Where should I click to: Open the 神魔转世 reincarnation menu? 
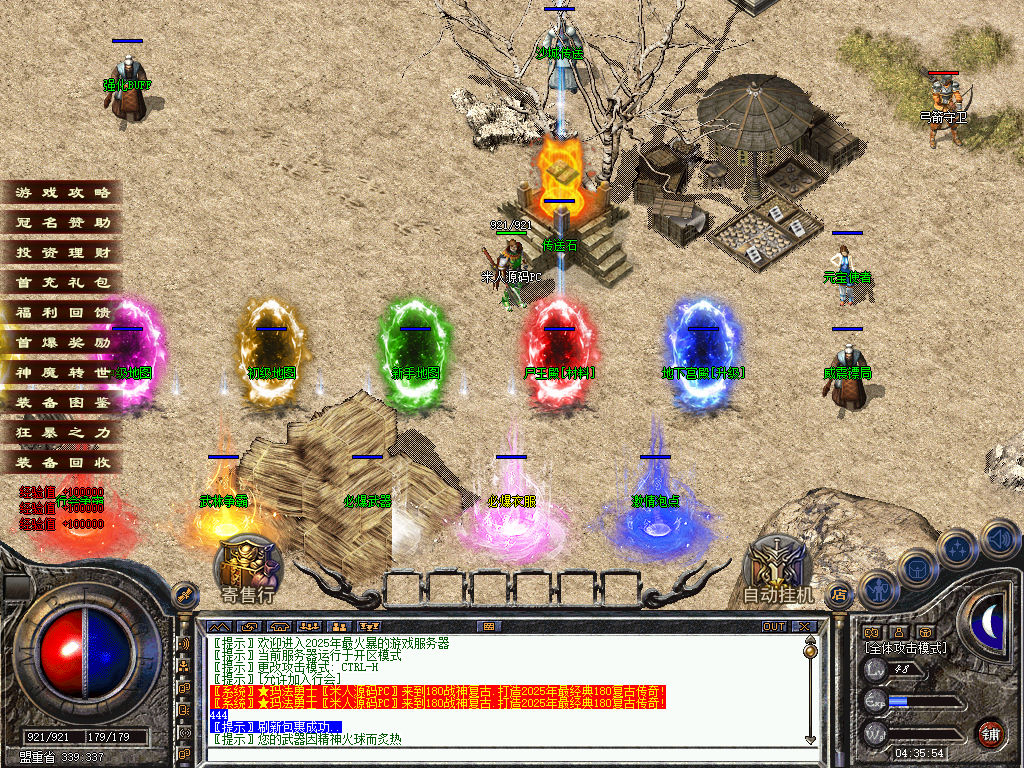coord(62,373)
